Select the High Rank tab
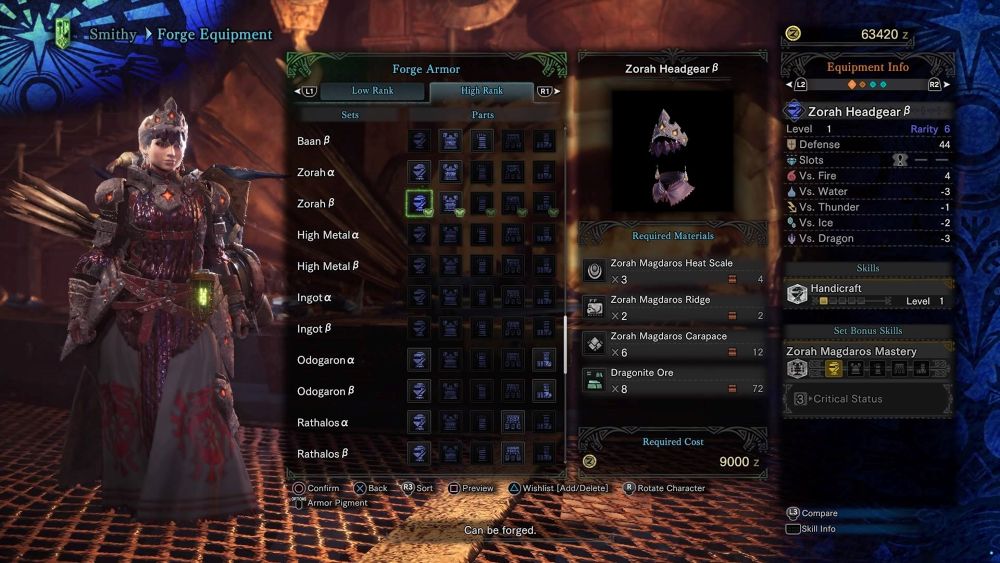 482,91
